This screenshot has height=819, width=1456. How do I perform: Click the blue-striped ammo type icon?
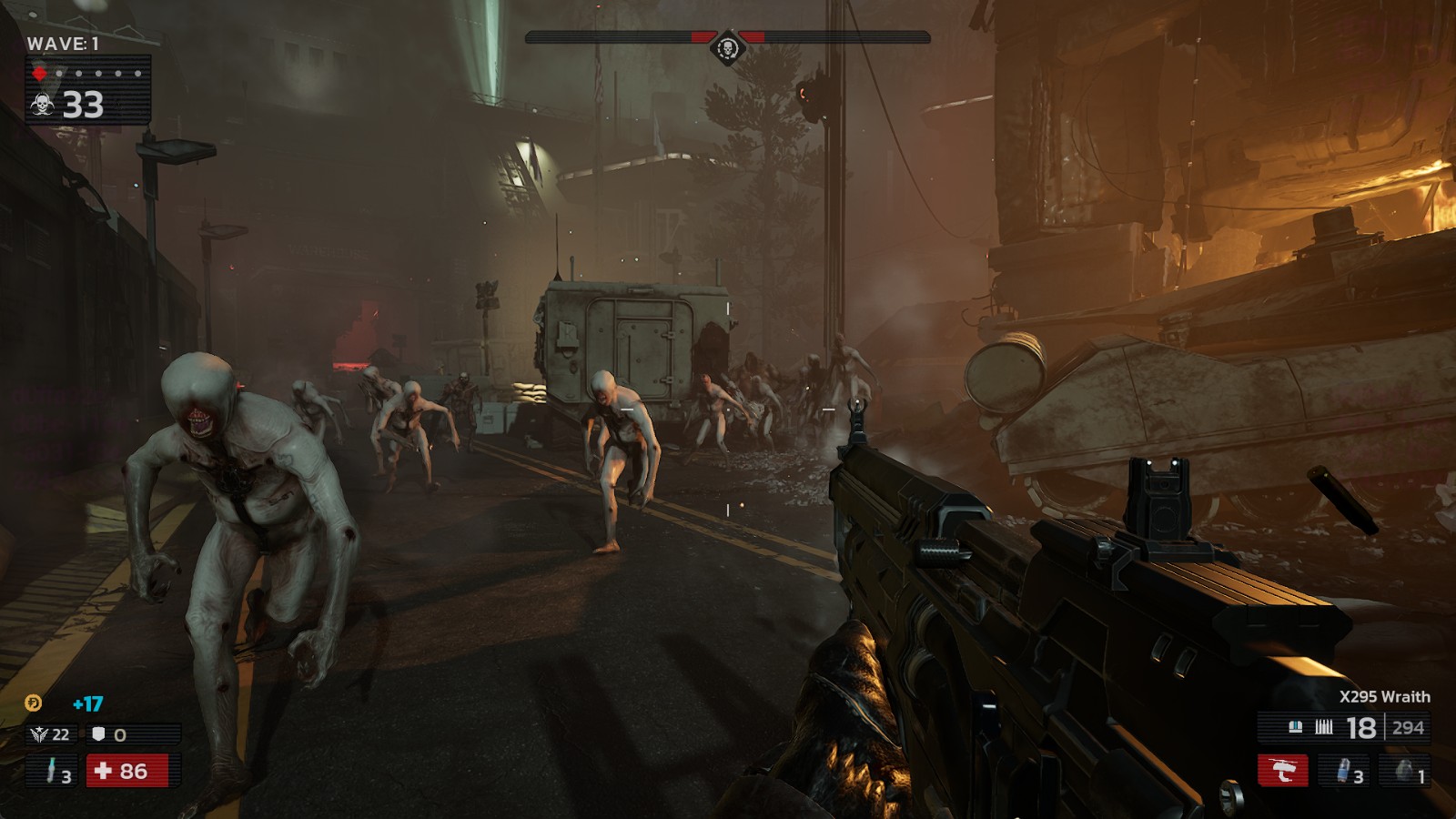(1296, 726)
